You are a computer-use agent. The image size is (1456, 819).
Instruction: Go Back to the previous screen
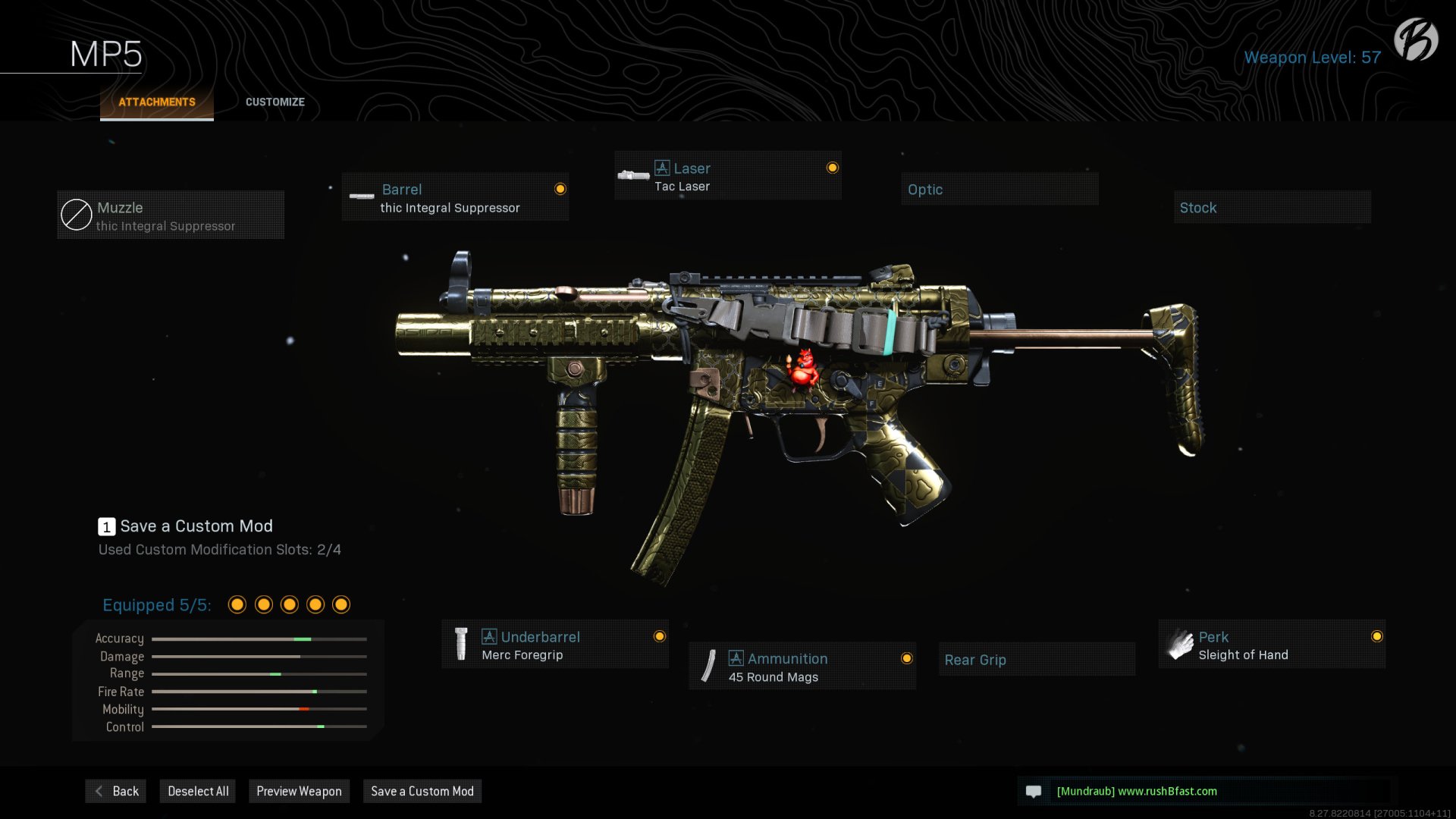coord(116,792)
